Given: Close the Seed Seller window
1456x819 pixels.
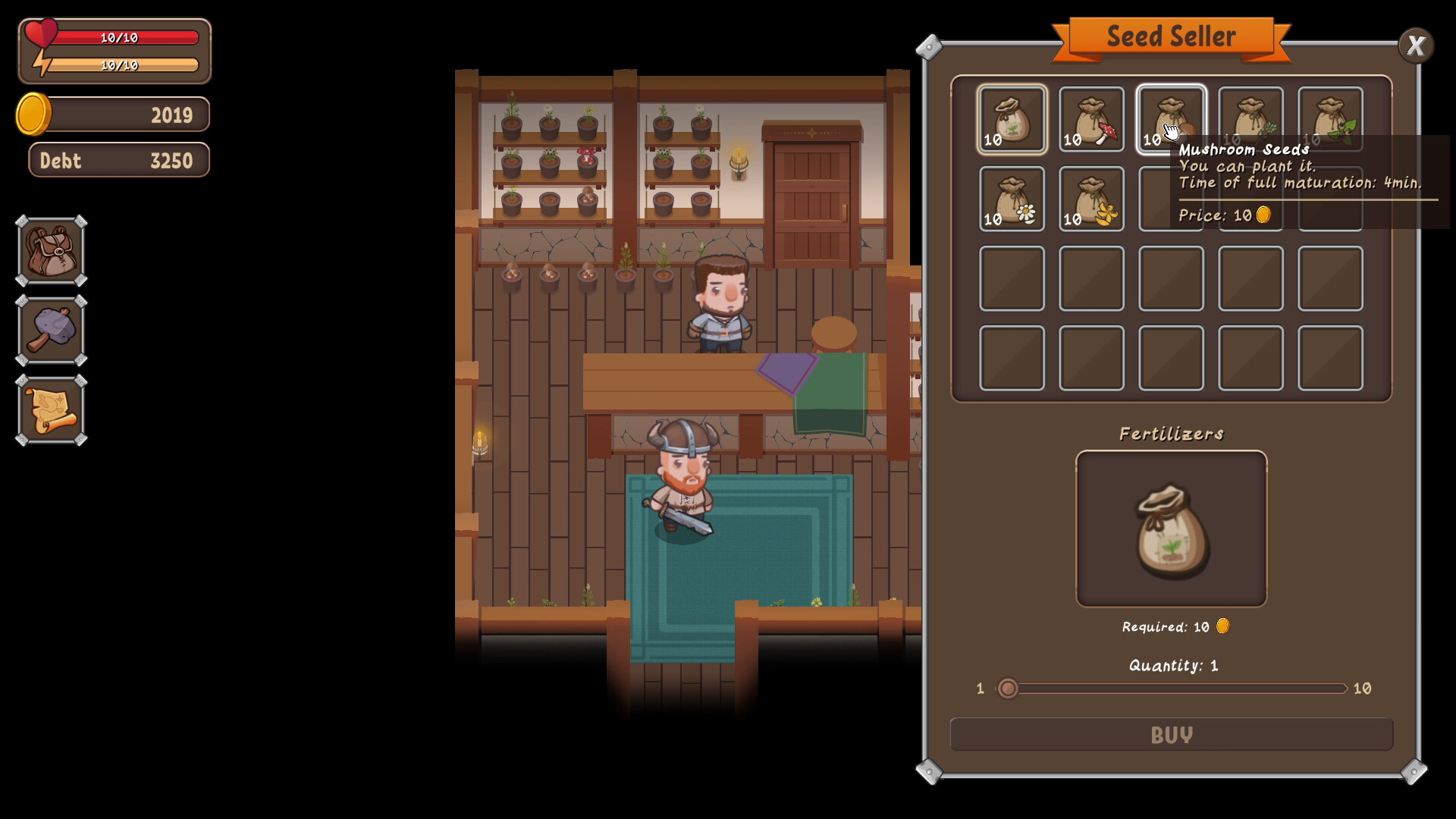Looking at the screenshot, I should (x=1415, y=45).
